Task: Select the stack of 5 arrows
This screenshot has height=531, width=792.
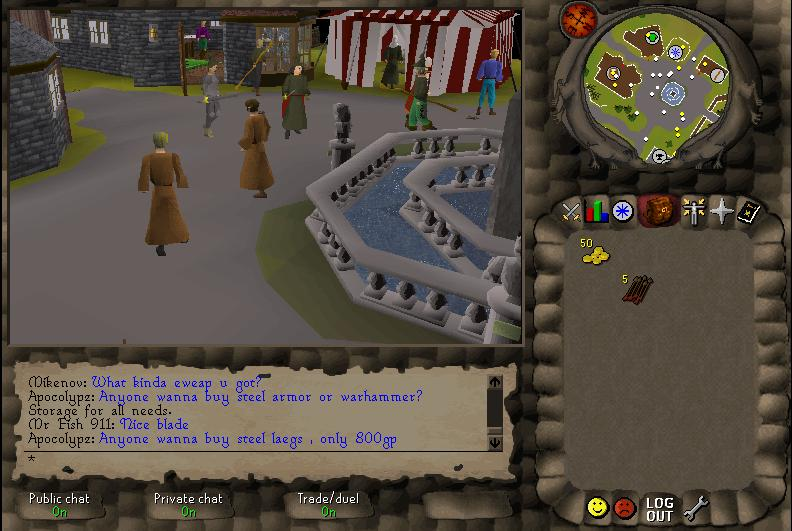Action: [x=636, y=288]
